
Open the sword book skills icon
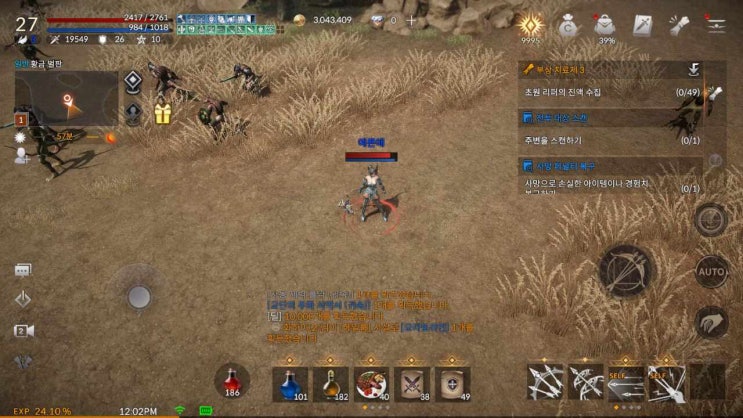click(x=642, y=24)
